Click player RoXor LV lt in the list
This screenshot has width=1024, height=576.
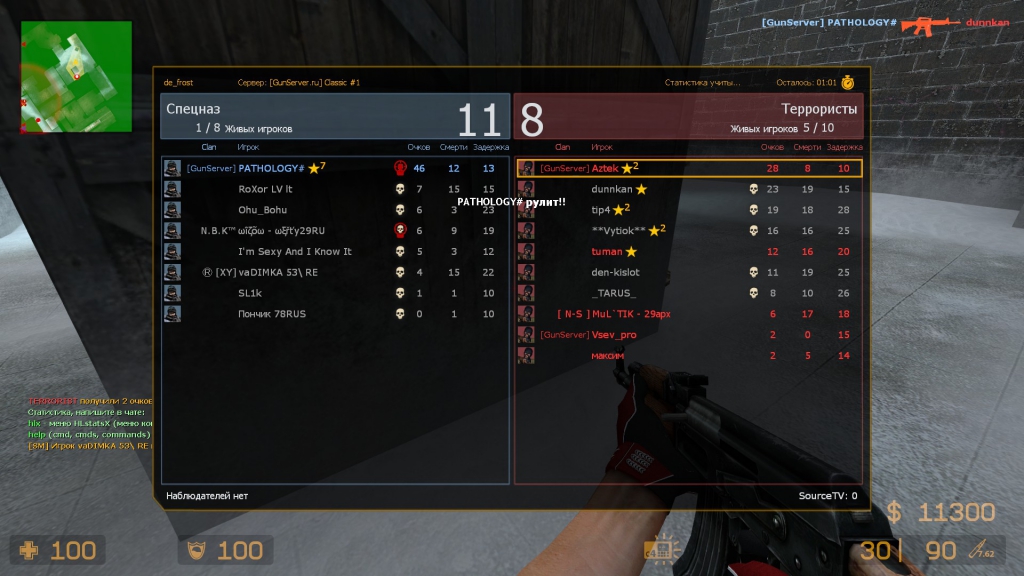[265, 189]
